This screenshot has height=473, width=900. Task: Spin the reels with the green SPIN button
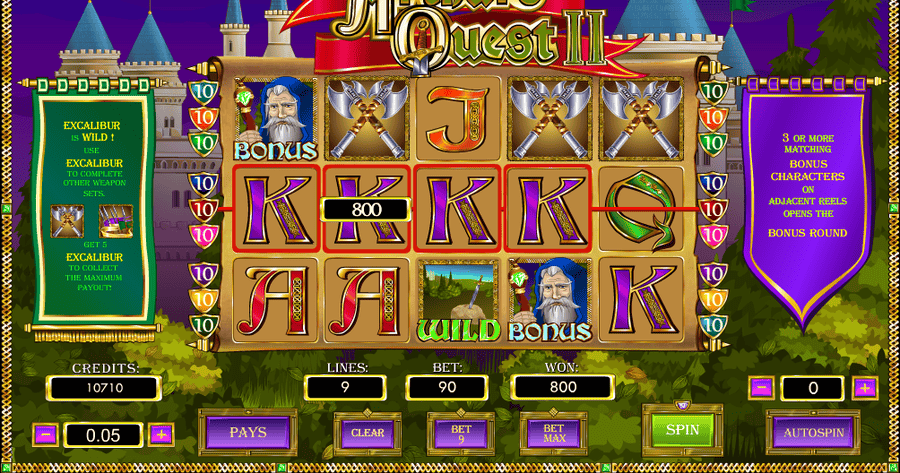[x=683, y=431]
